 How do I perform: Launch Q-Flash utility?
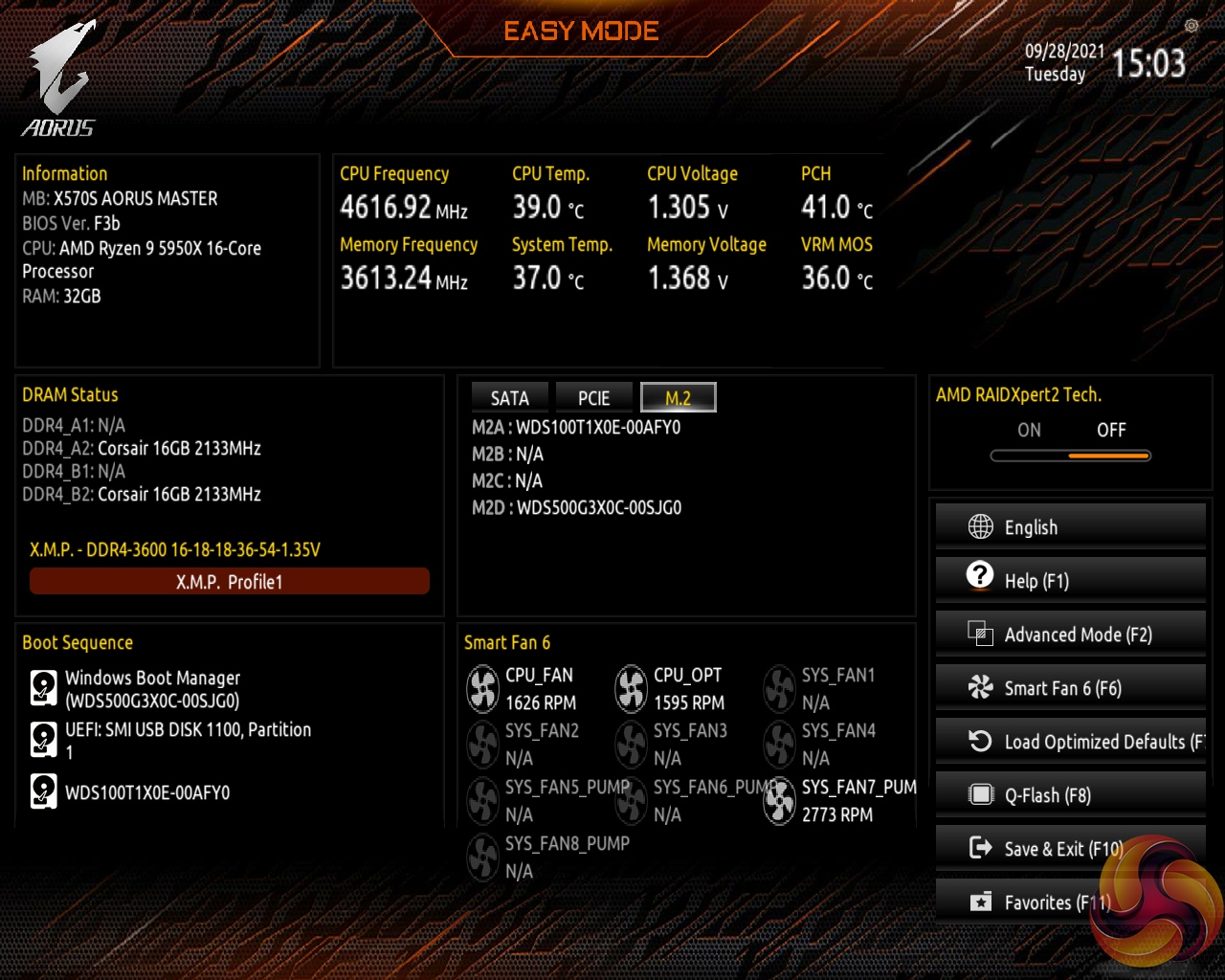1070,795
